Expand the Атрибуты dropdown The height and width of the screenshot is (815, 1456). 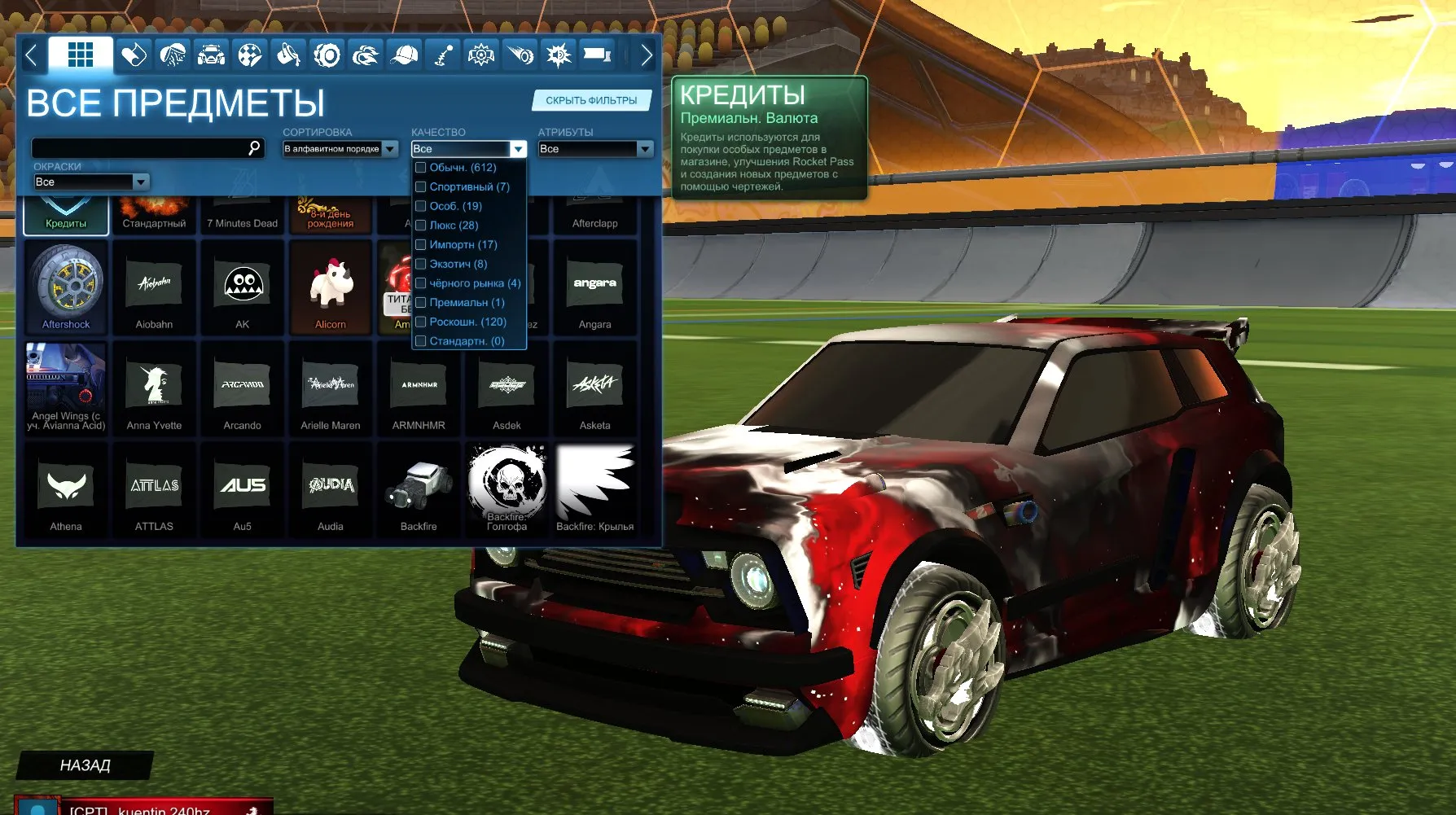click(x=595, y=149)
